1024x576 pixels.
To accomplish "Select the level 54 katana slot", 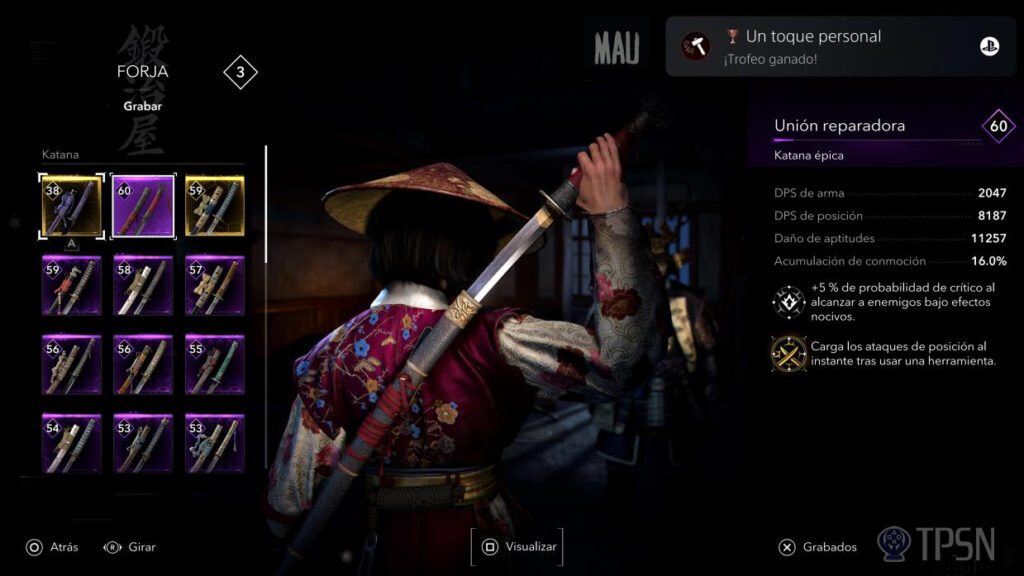I will 71,442.
